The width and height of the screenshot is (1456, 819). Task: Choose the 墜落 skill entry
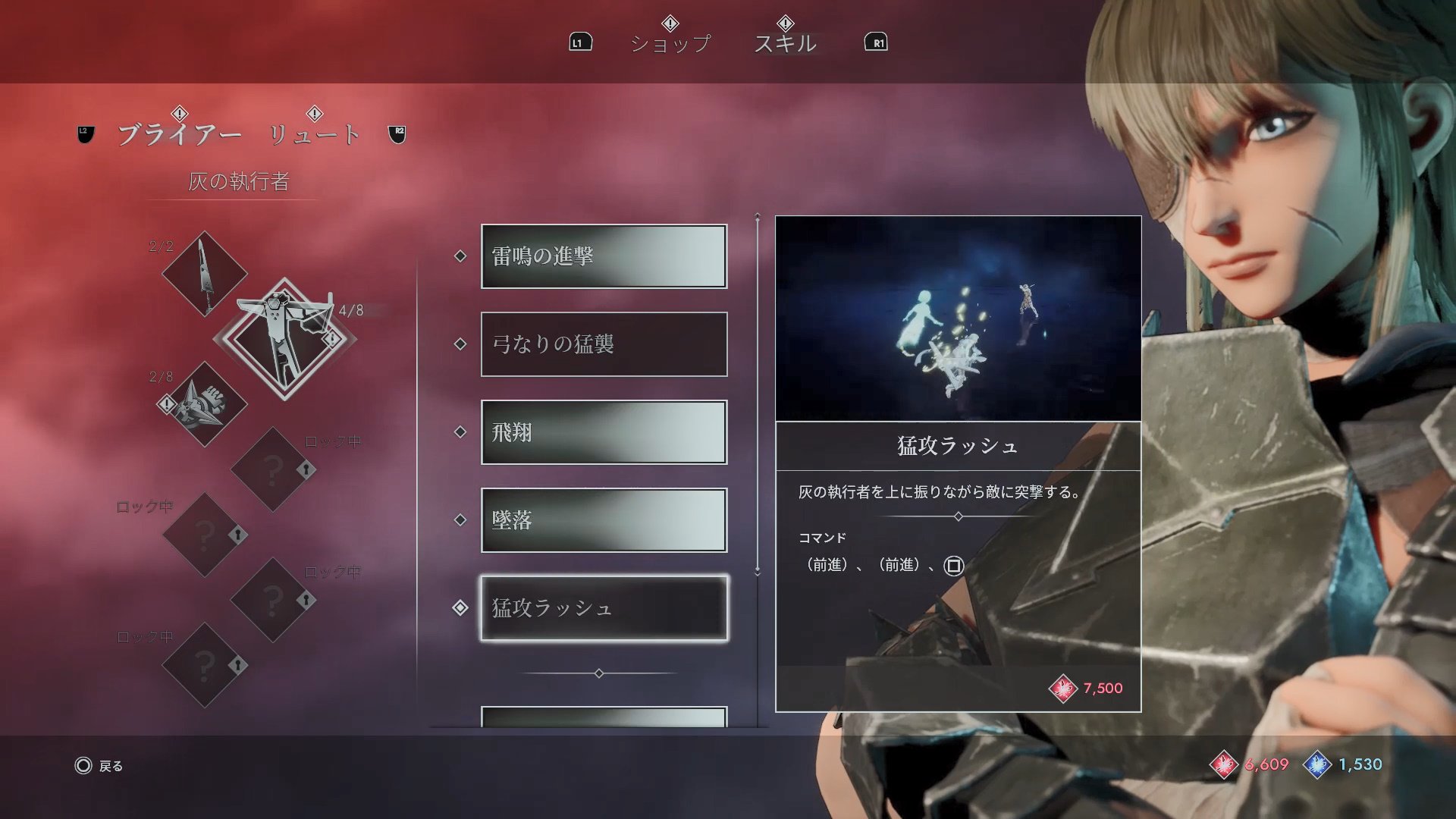(604, 520)
